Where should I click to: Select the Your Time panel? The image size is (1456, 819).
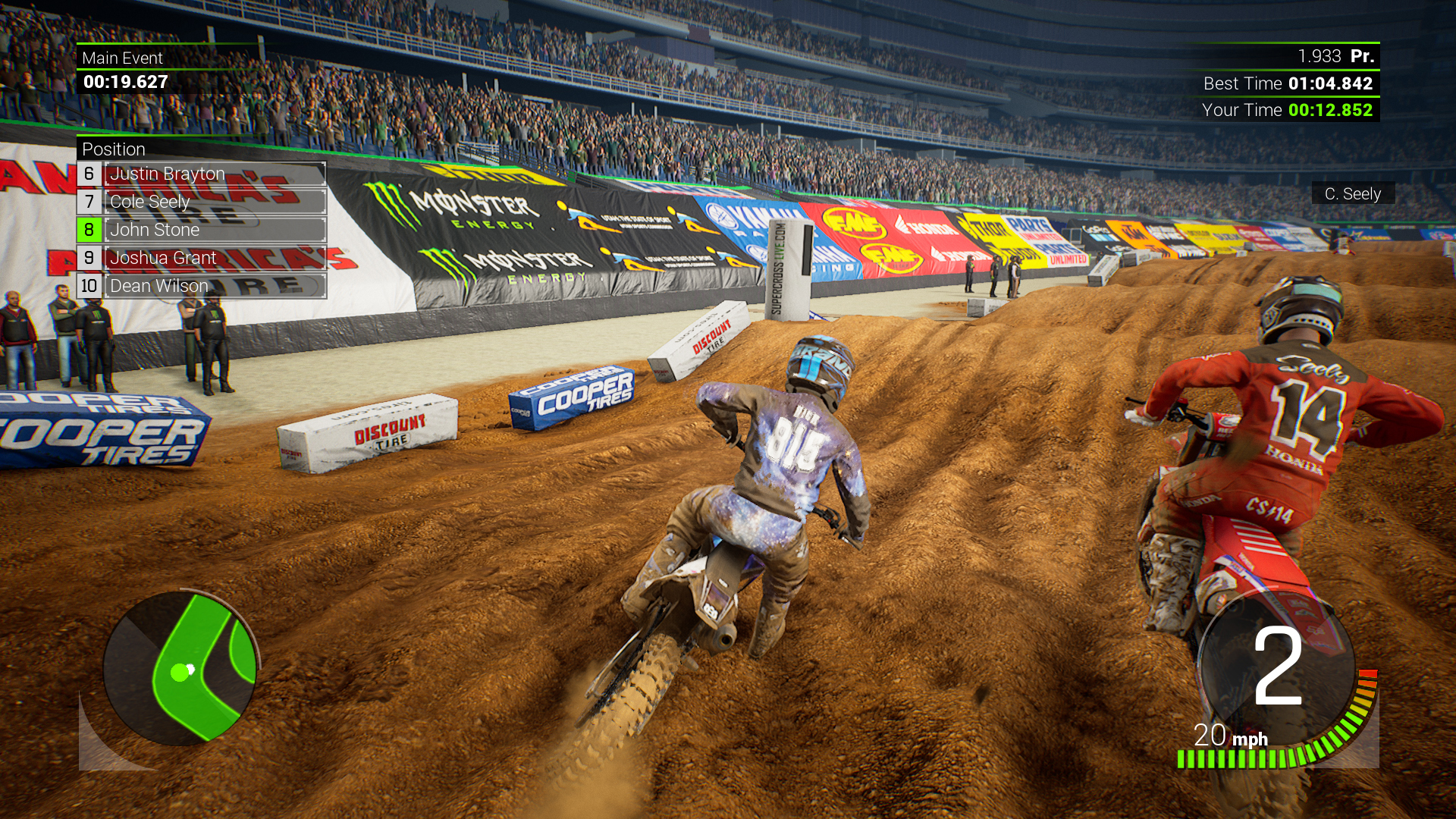[1289, 110]
